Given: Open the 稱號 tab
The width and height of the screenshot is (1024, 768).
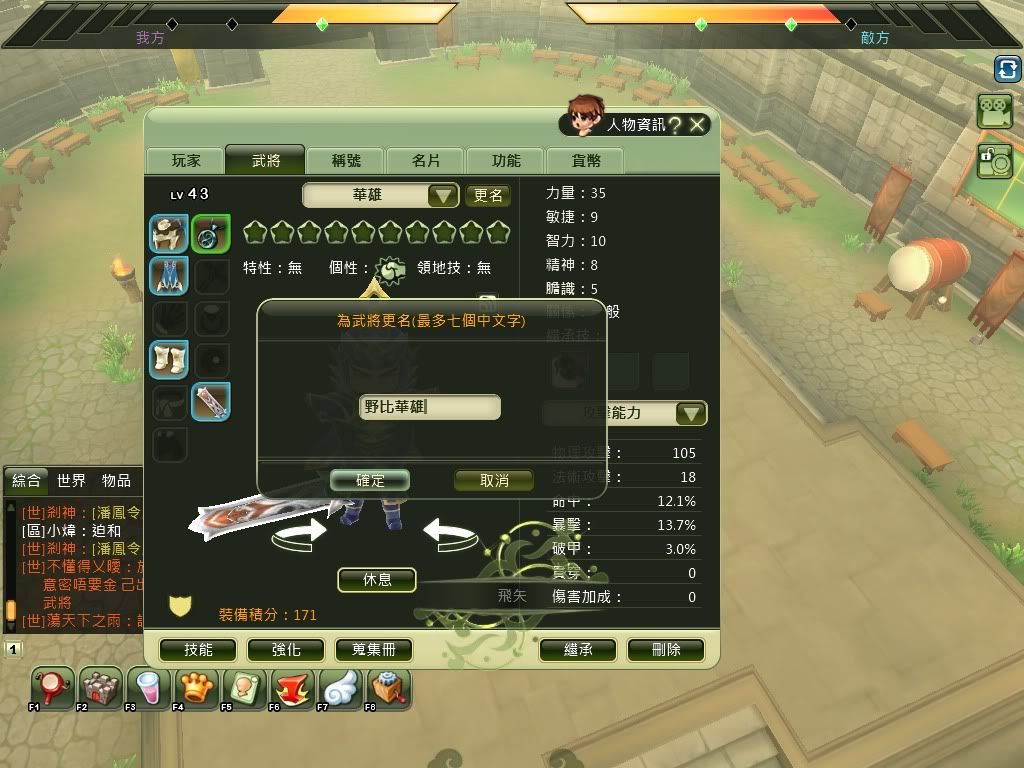Looking at the screenshot, I should click(347, 161).
